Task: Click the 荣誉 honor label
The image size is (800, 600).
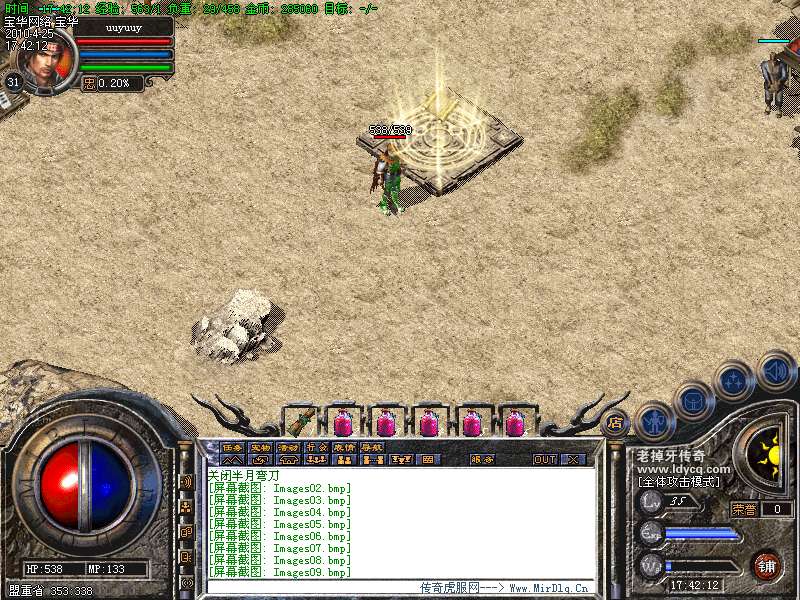Action: pyautogui.click(x=744, y=509)
